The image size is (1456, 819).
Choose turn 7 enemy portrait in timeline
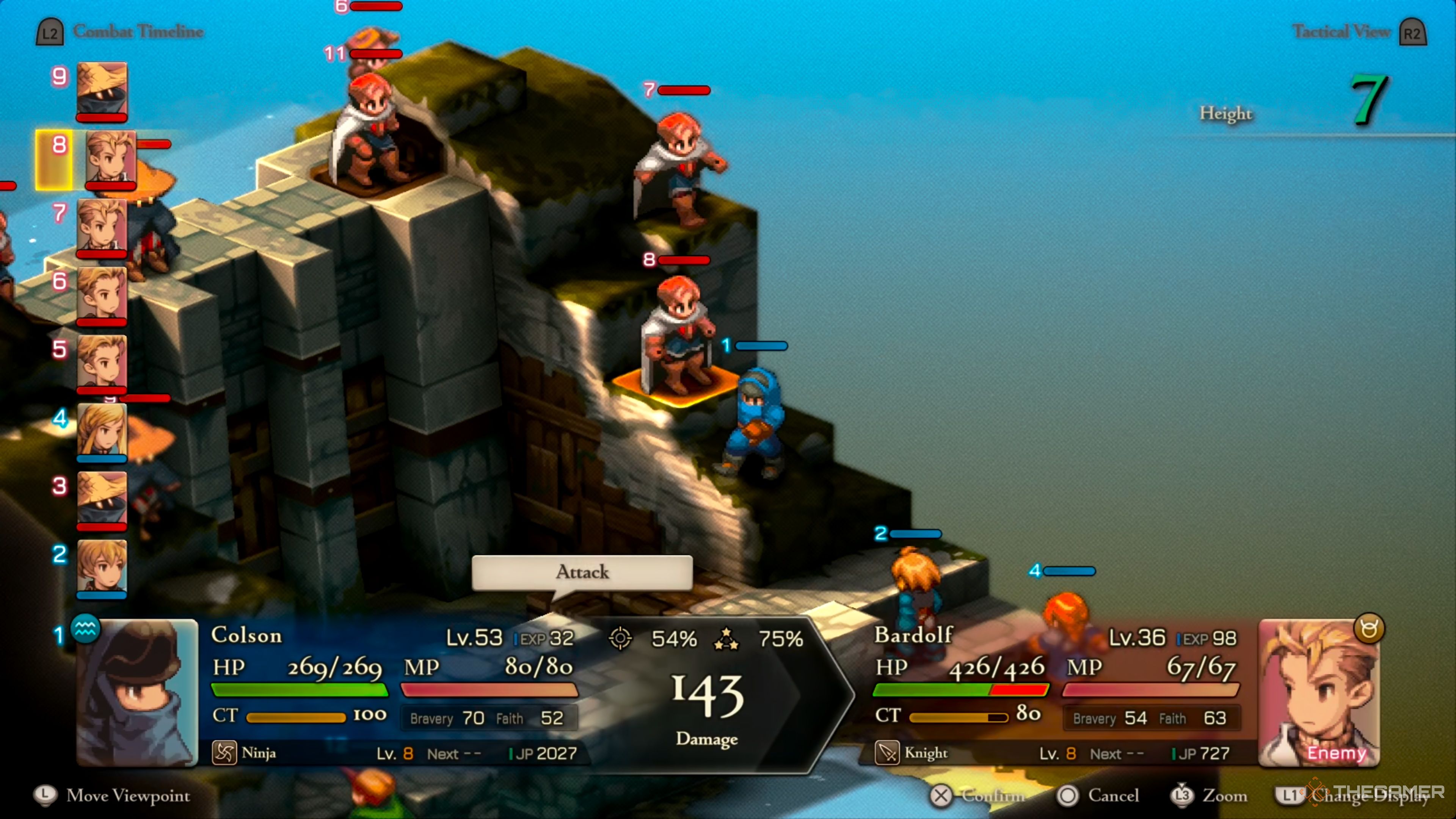[102, 226]
